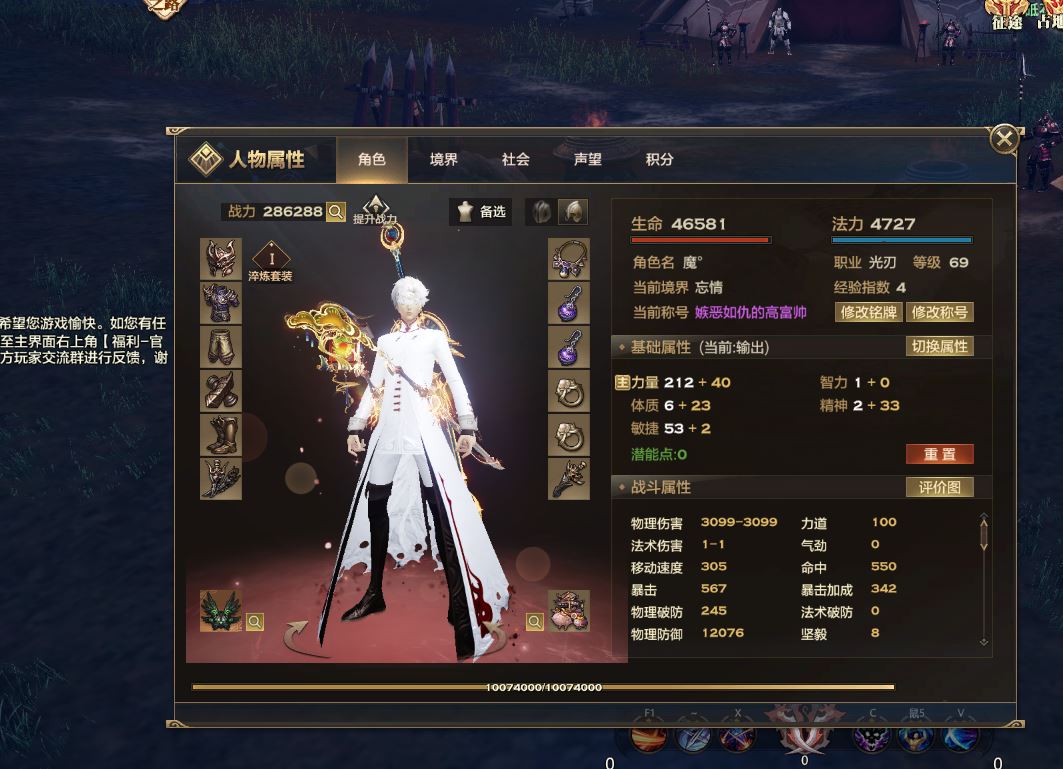The width and height of the screenshot is (1063, 769).
Task: Click the 修改称号 button
Action: 939,312
